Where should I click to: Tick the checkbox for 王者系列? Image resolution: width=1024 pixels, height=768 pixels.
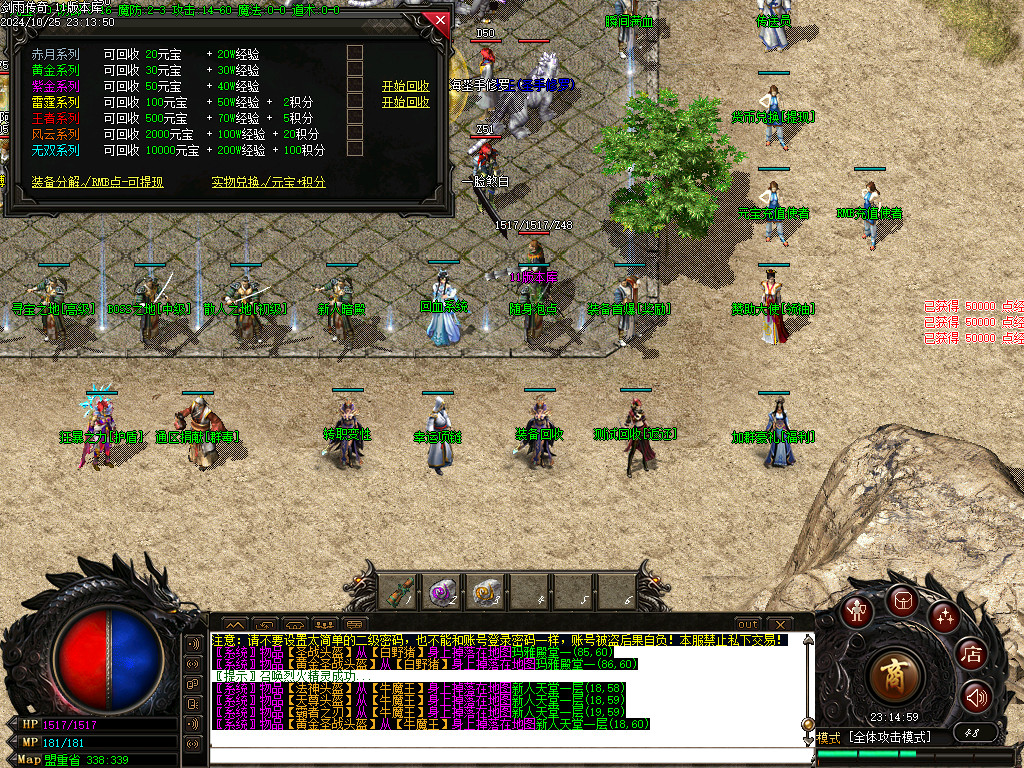coord(354,117)
